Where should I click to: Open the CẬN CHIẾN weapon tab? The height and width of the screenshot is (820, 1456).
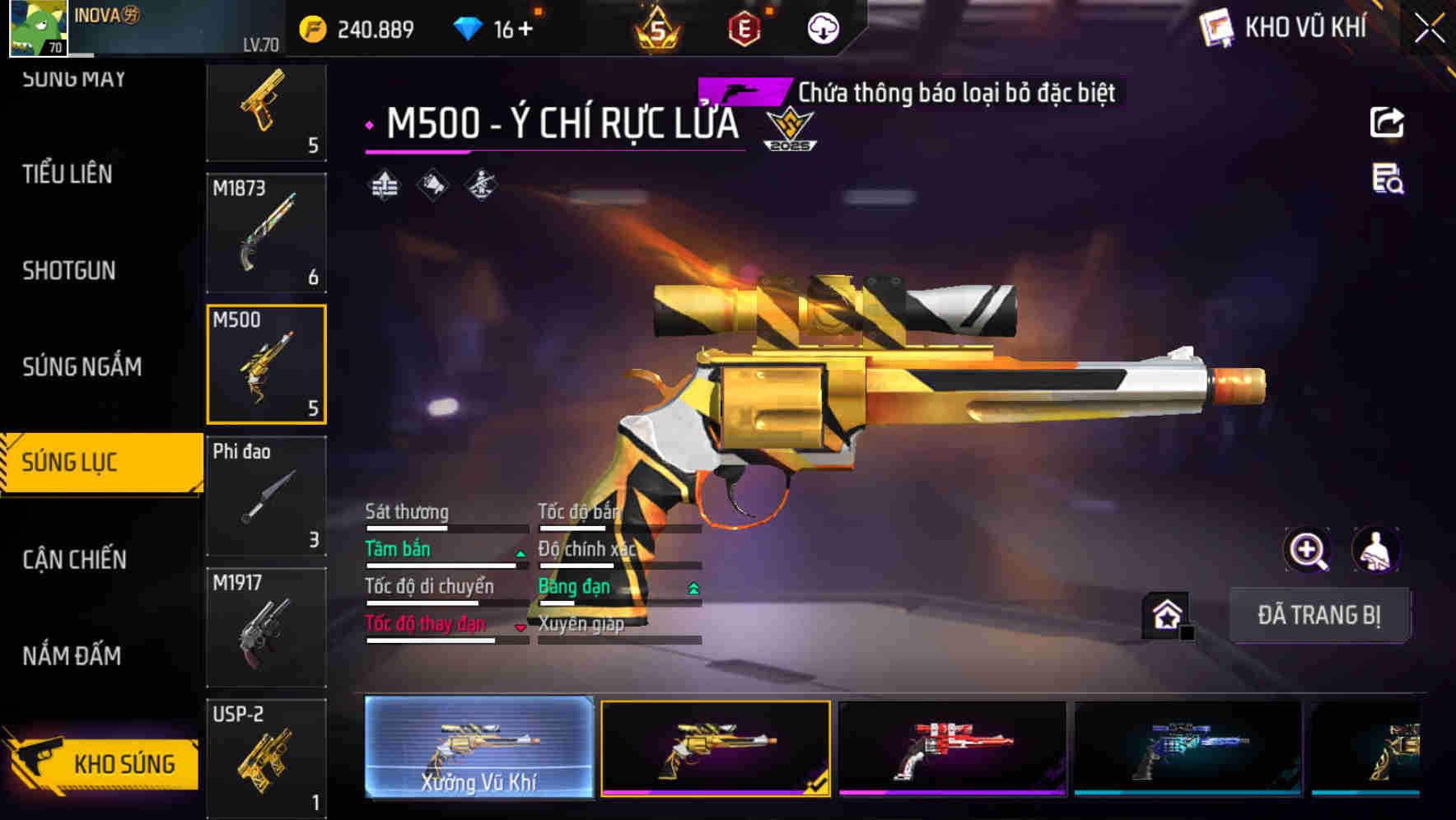tap(74, 559)
